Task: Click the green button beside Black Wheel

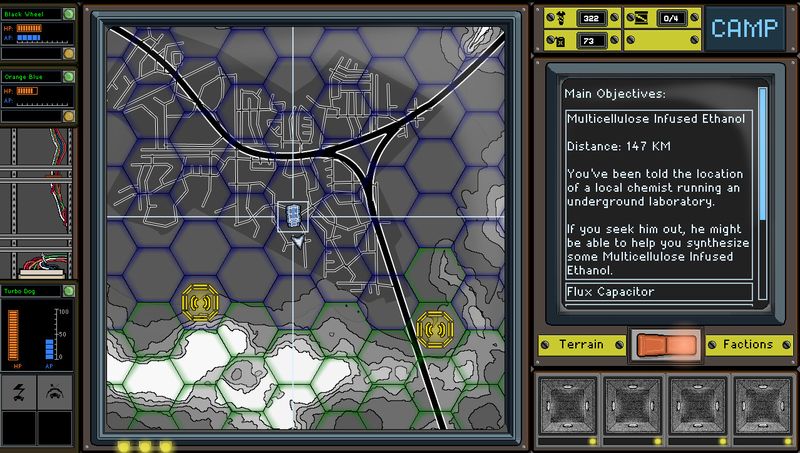Action: 68,14
